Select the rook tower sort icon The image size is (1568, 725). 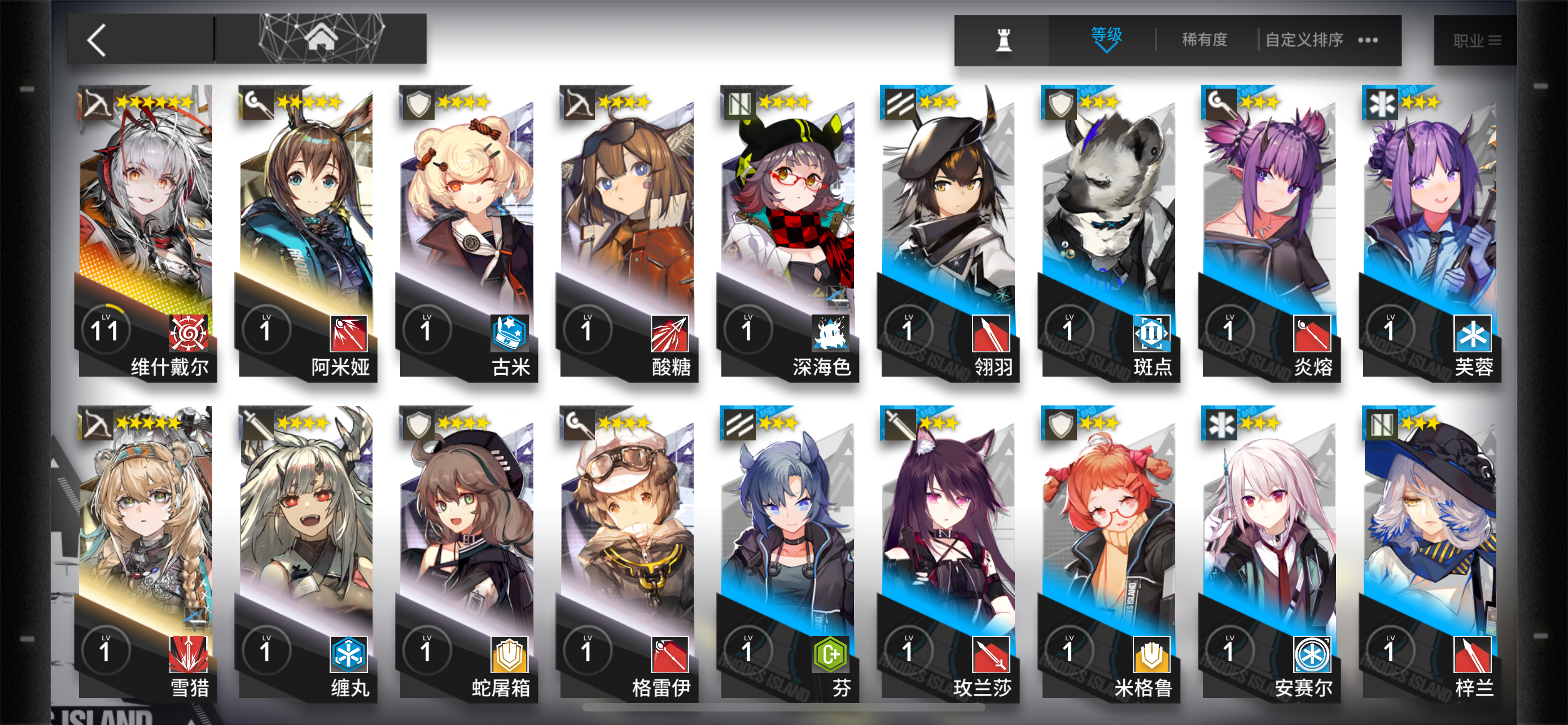[x=1003, y=40]
